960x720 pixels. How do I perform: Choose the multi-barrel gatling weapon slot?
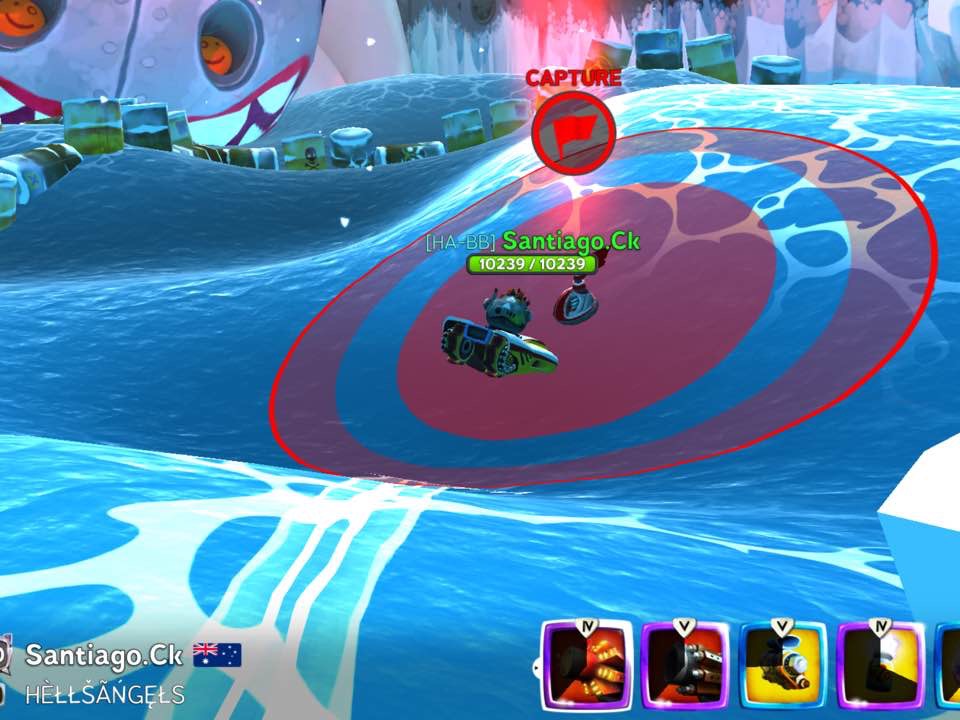(x=685, y=667)
